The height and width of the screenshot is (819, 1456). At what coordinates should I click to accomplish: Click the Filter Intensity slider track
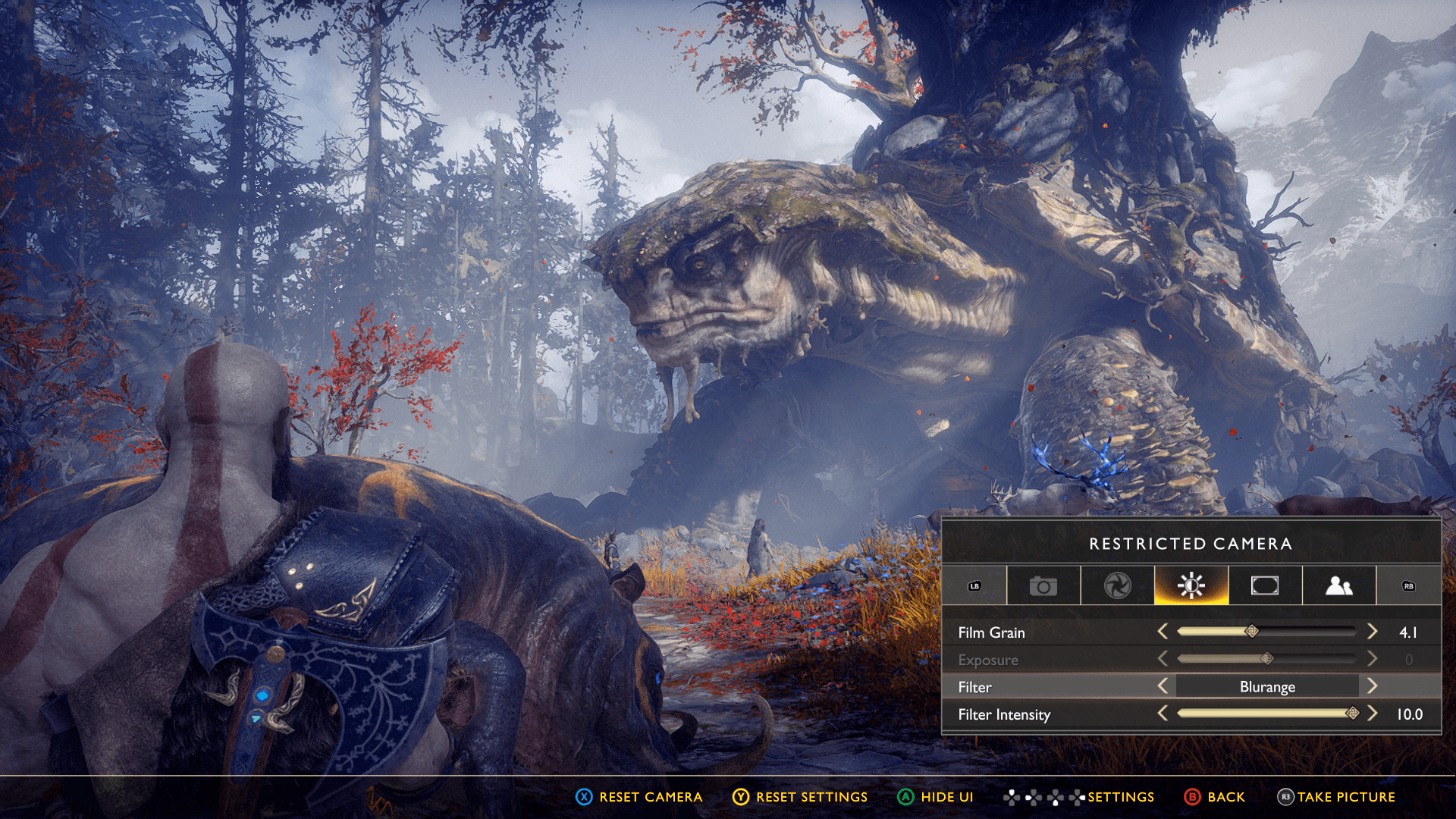click(x=1266, y=714)
